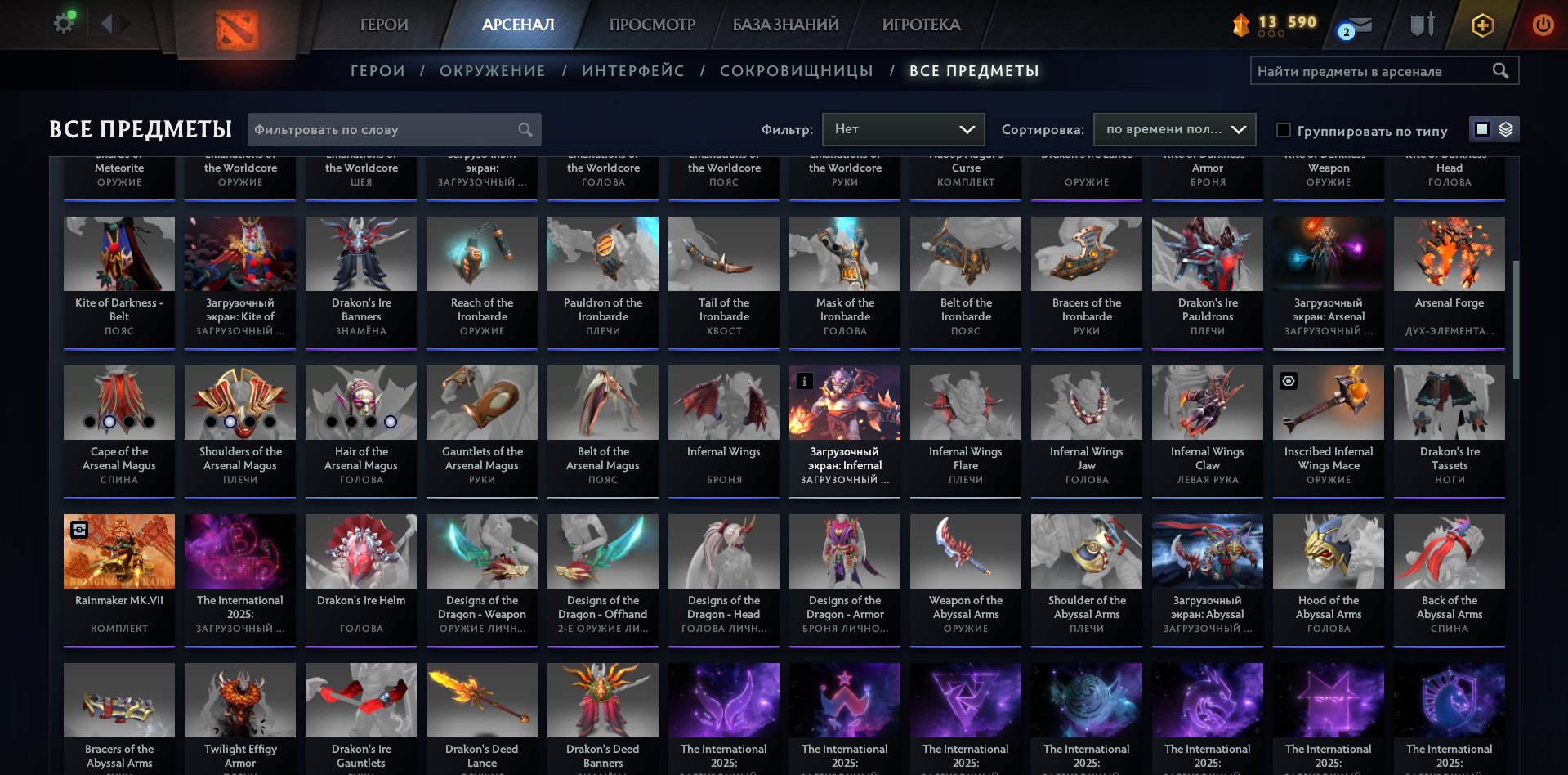Open the Сортировка dropdown по времени пол...
Viewport: 1568px width, 775px height.
pos(1174,129)
